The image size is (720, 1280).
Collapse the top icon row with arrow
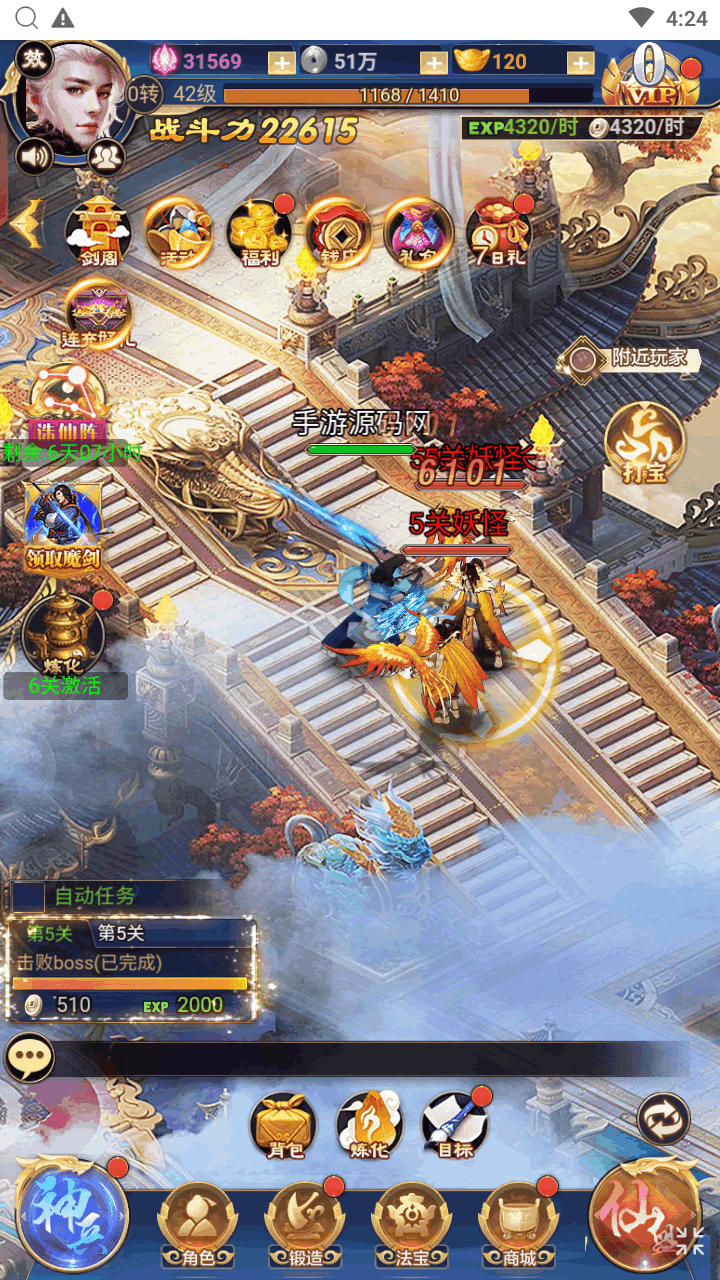(x=26, y=224)
